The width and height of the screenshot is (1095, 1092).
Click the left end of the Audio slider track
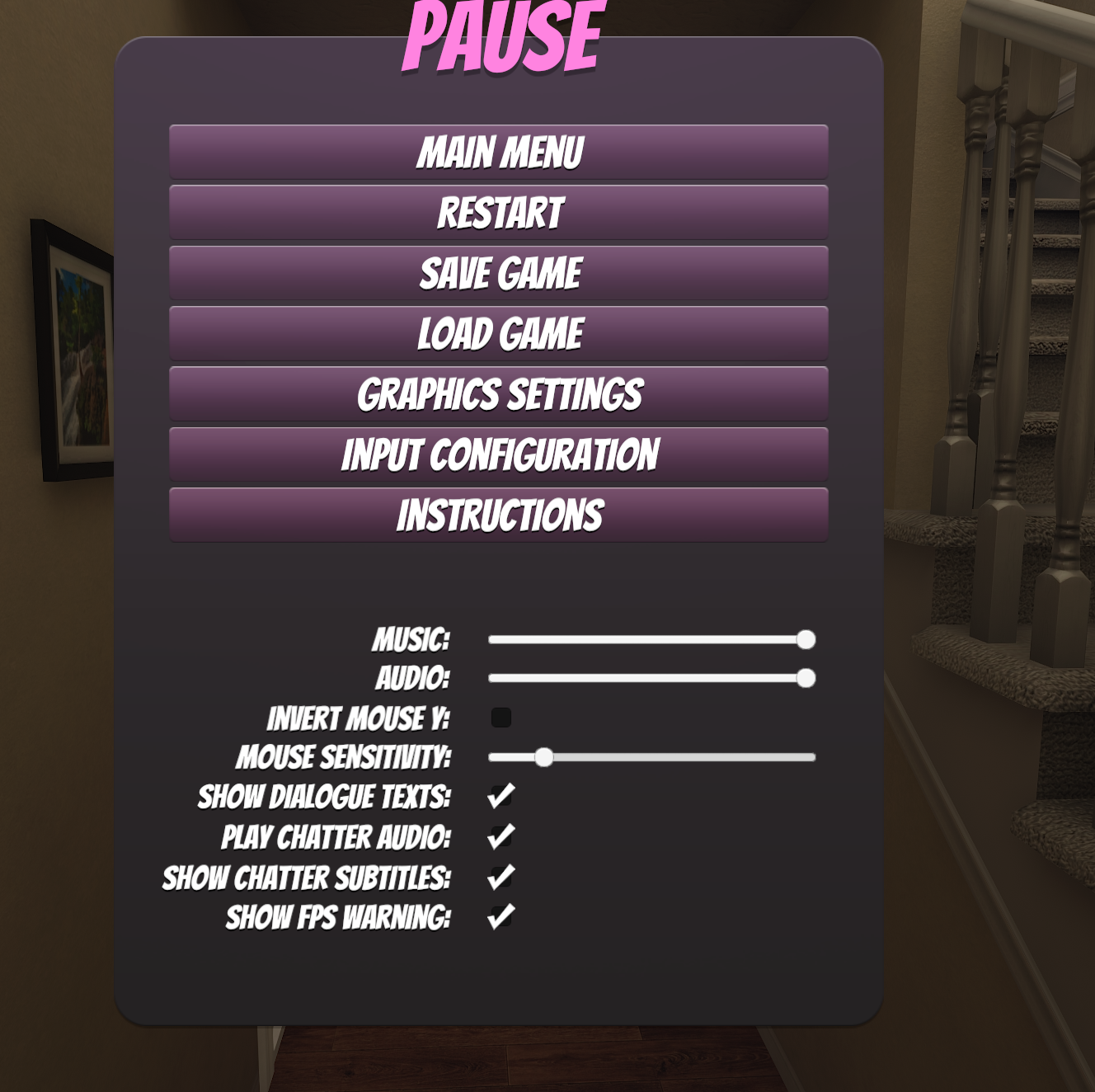(x=492, y=678)
